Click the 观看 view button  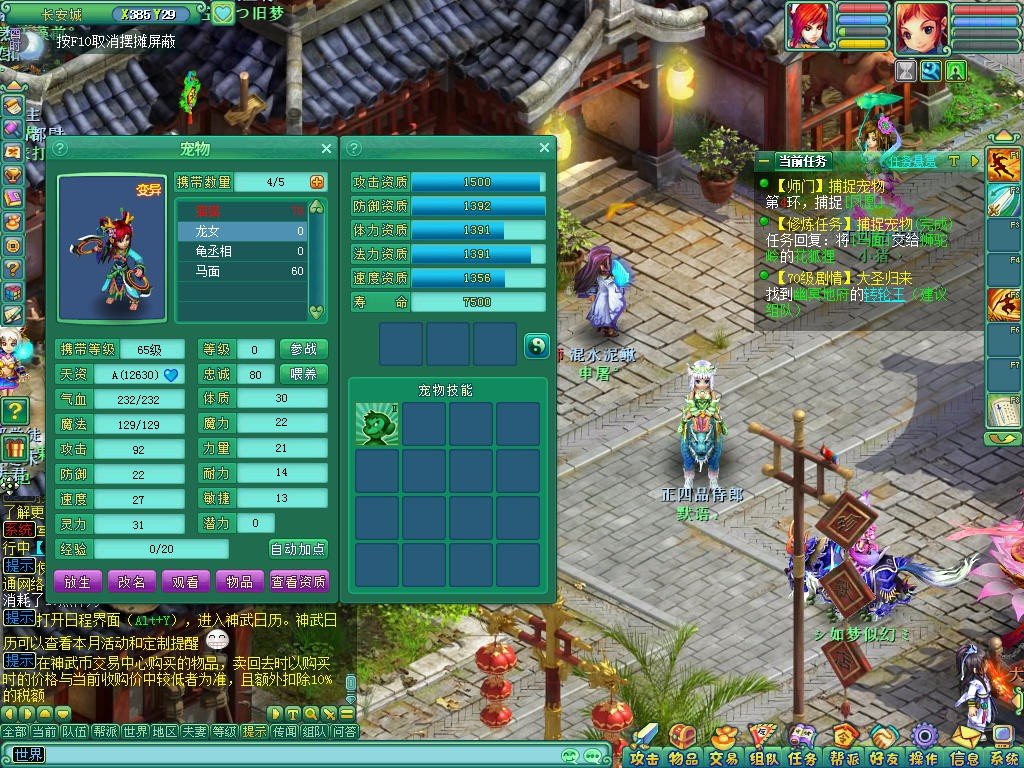pos(185,581)
